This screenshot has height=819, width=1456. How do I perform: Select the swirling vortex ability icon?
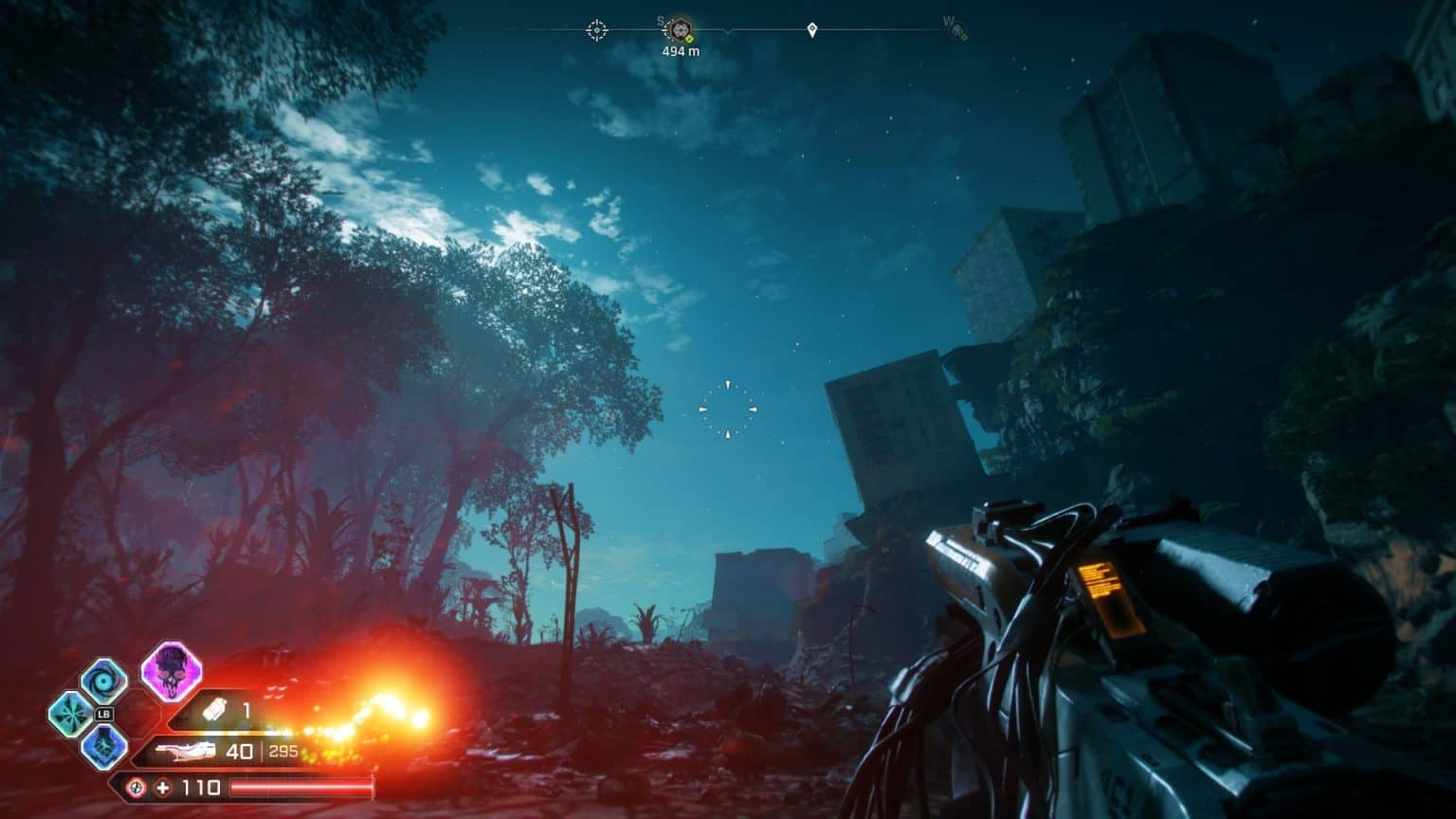[102, 681]
